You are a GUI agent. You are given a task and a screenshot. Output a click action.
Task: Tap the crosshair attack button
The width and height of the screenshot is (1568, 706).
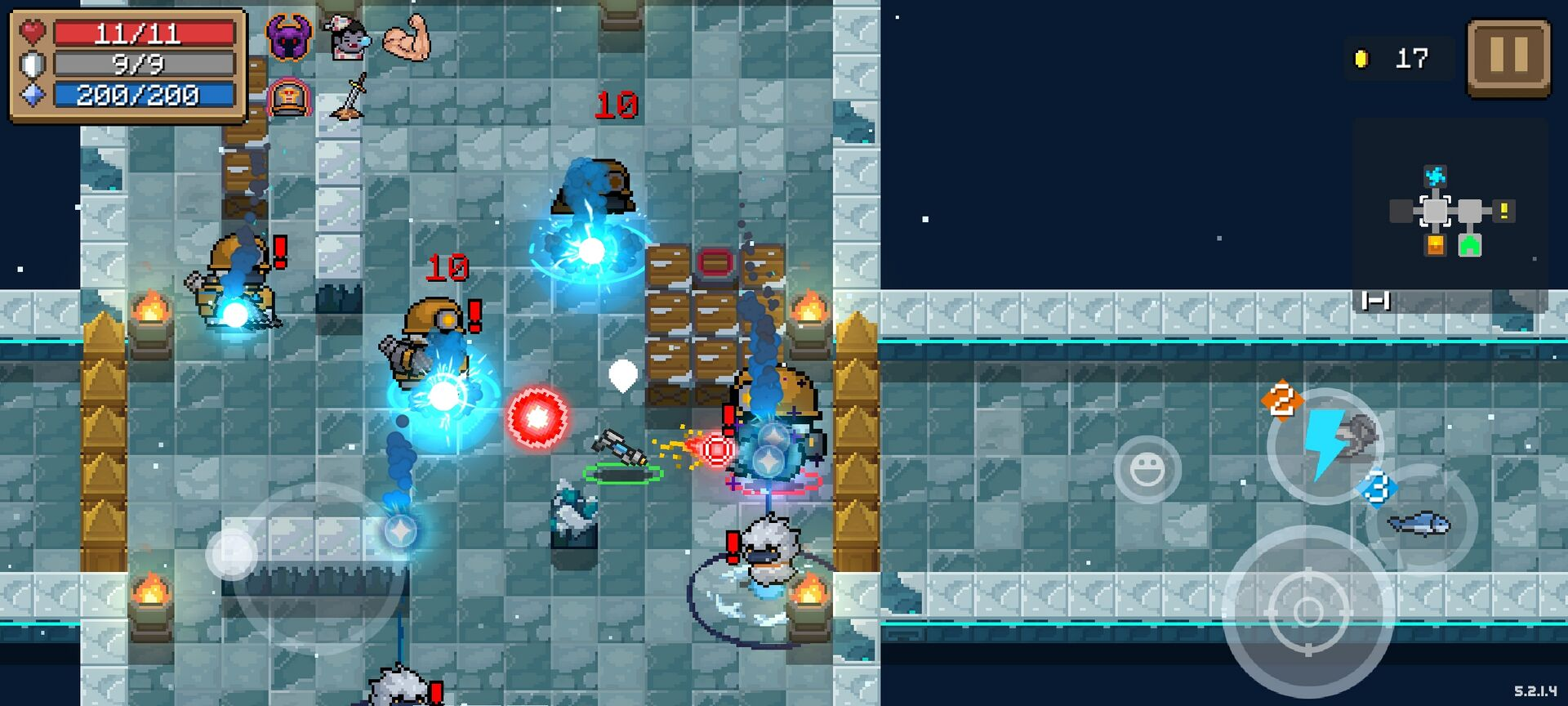coord(1307,611)
